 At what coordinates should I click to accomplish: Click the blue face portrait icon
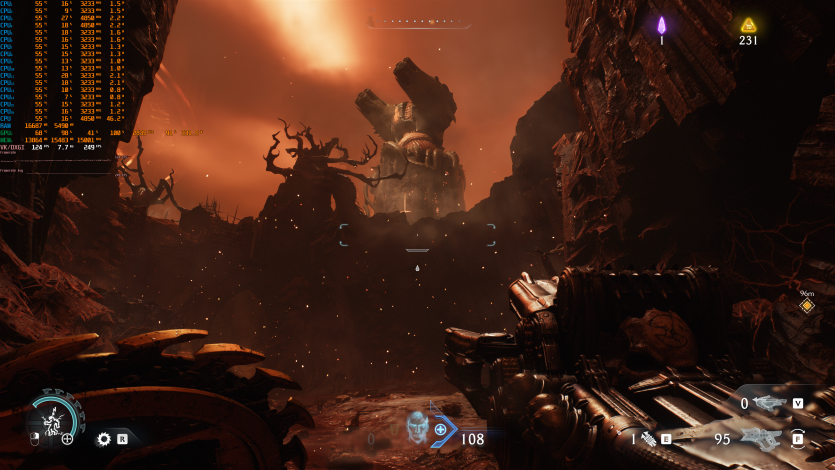click(x=418, y=428)
